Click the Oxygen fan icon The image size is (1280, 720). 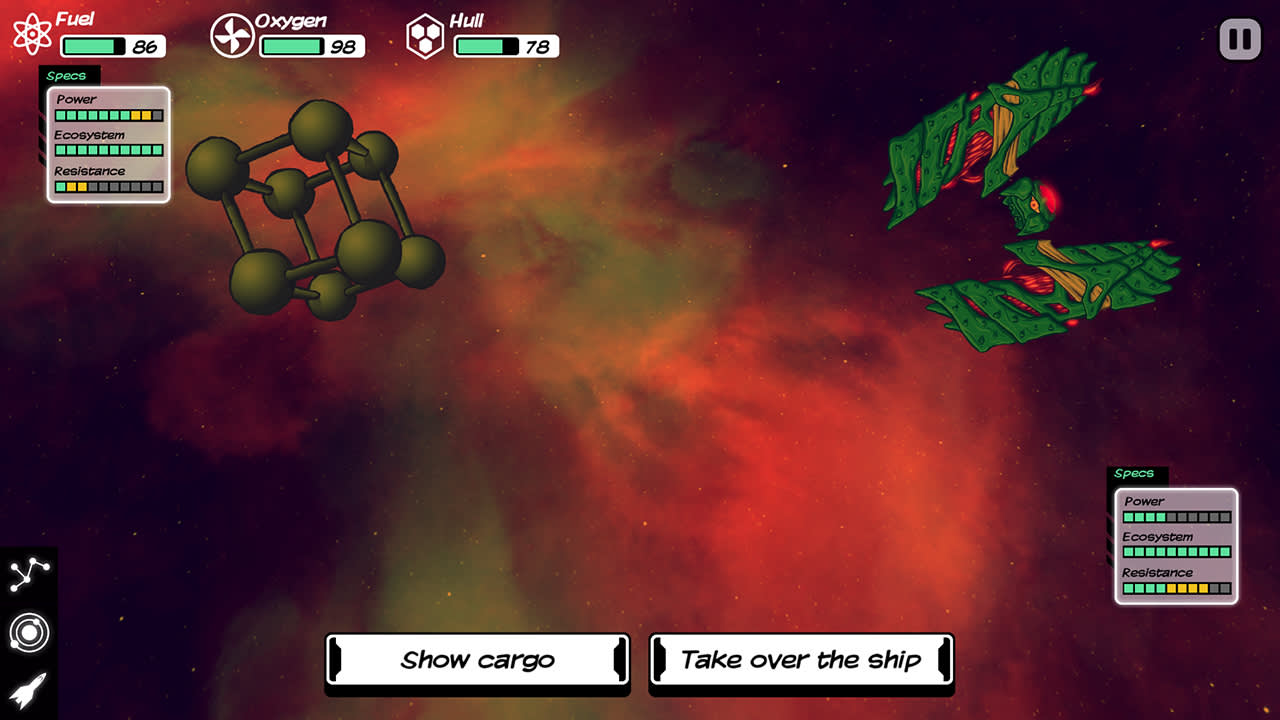coord(231,33)
